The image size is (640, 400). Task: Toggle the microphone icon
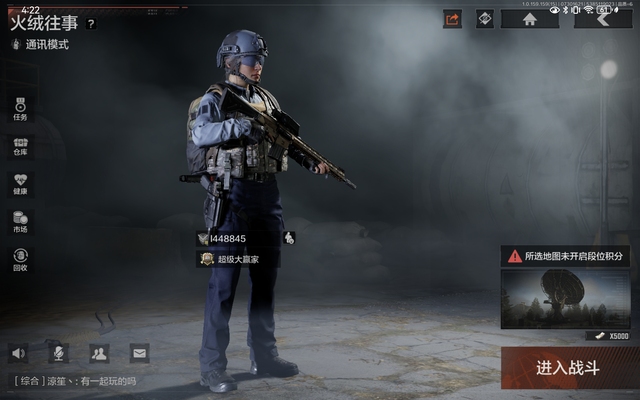click(x=59, y=352)
